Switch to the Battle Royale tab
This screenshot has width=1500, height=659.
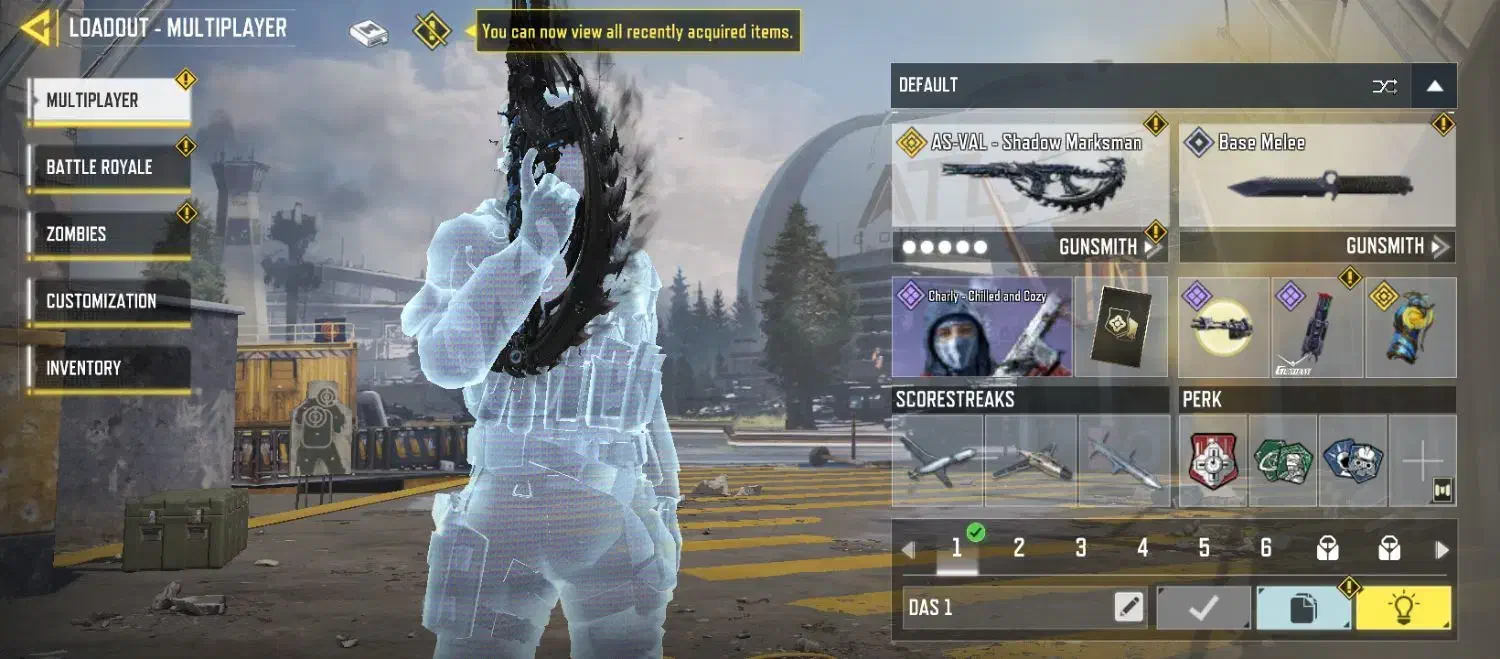tap(108, 167)
